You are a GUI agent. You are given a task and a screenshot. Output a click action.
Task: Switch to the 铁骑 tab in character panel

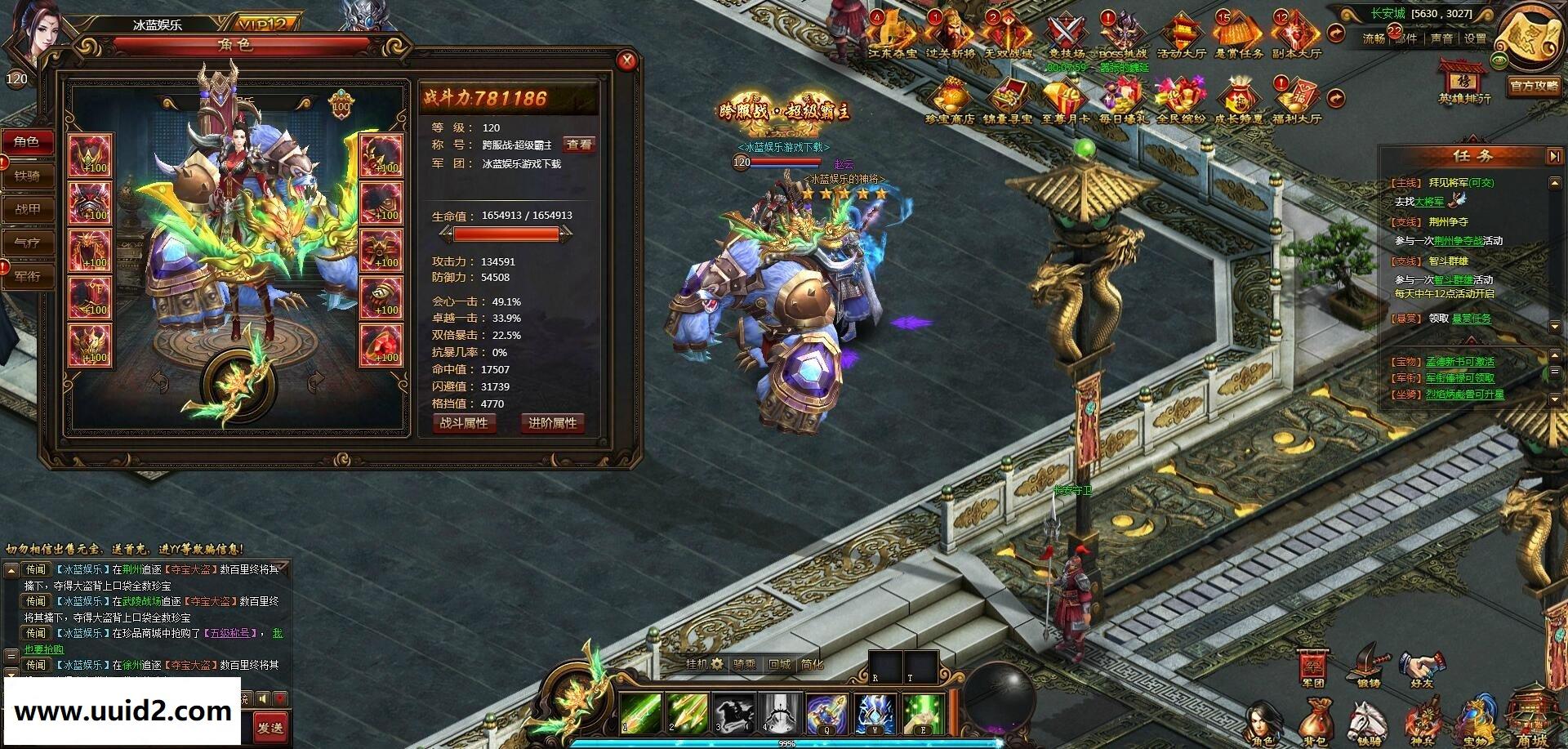pos(29,175)
